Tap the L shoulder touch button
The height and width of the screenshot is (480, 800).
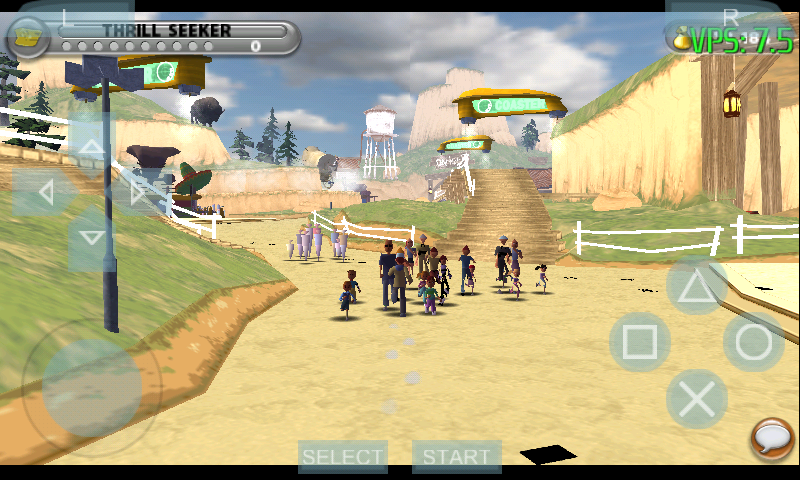(x=67, y=16)
